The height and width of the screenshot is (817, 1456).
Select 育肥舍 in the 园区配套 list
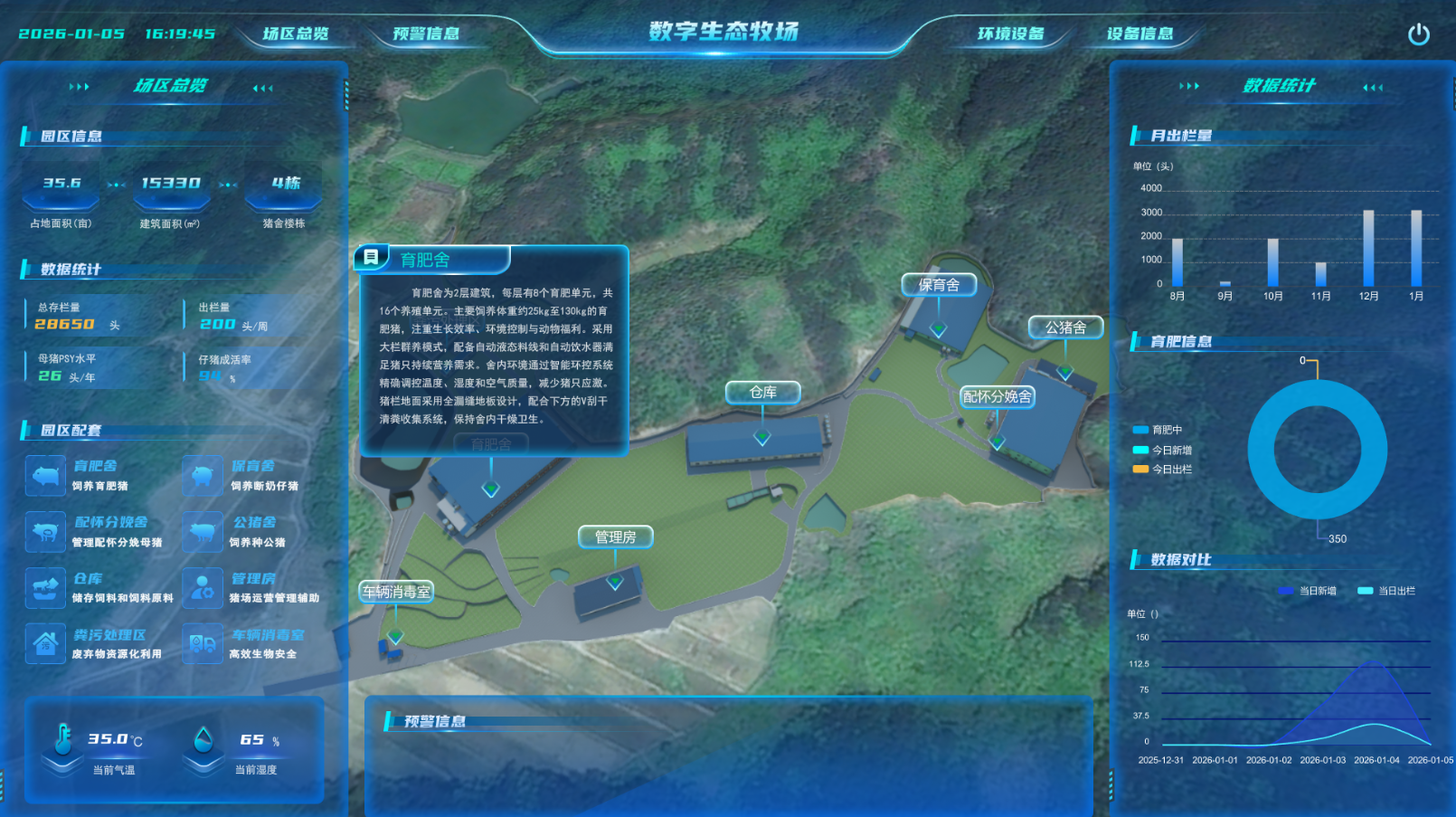point(94,467)
